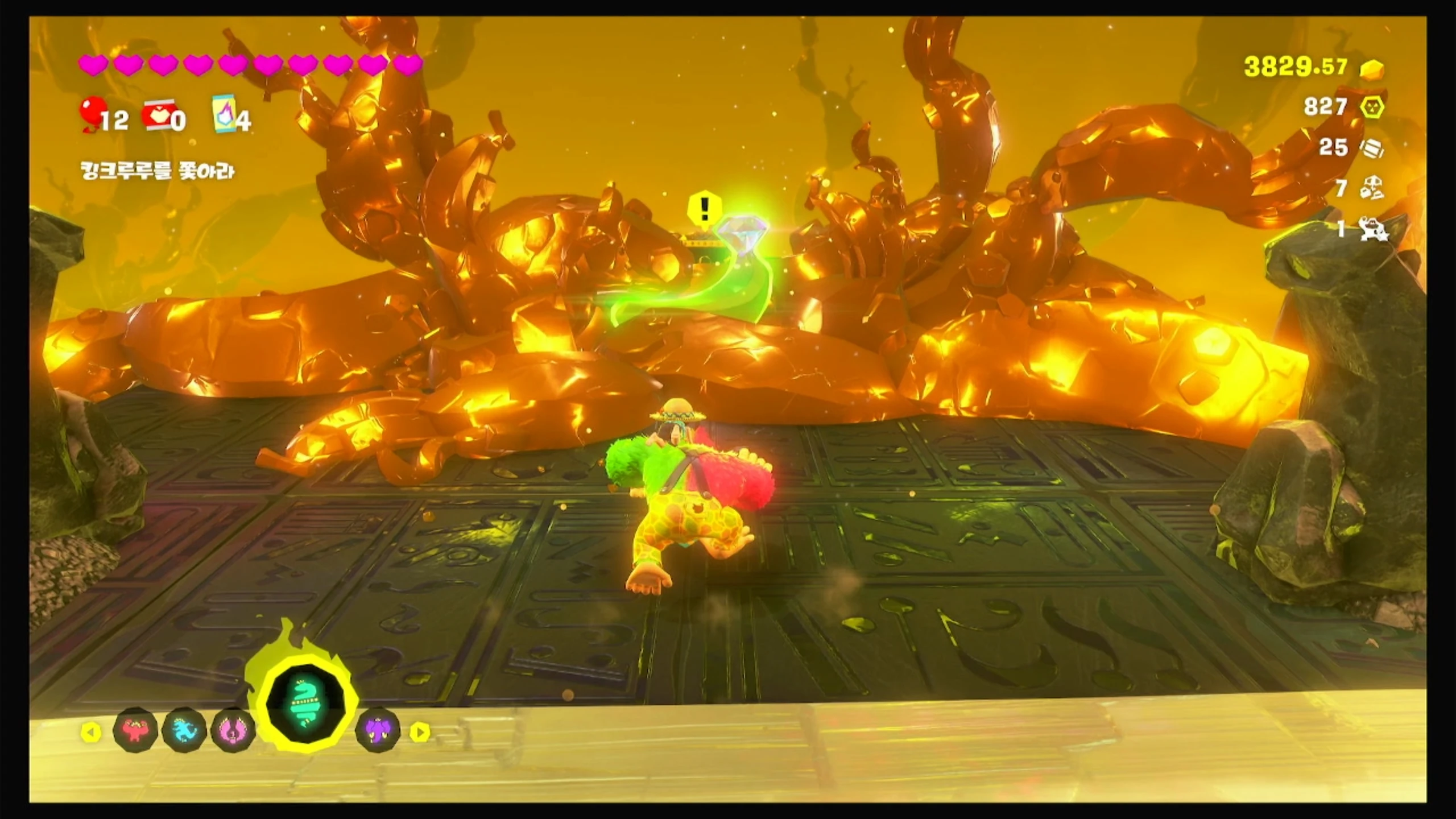The height and width of the screenshot is (819, 1456).
Task: Select the red Kong Bananza transformation
Action: pyautogui.click(x=135, y=730)
